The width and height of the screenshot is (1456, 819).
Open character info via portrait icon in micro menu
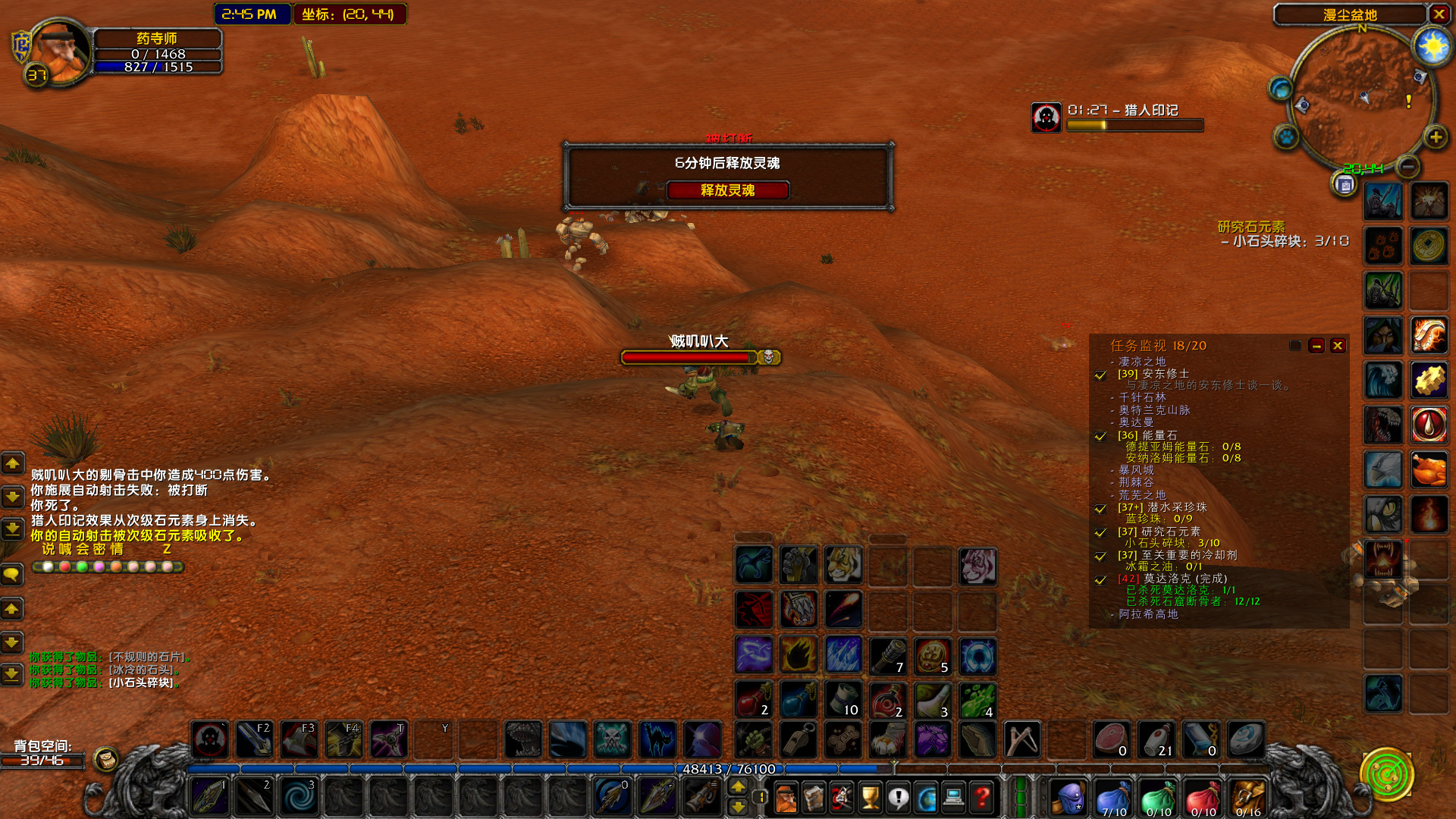pos(786,798)
